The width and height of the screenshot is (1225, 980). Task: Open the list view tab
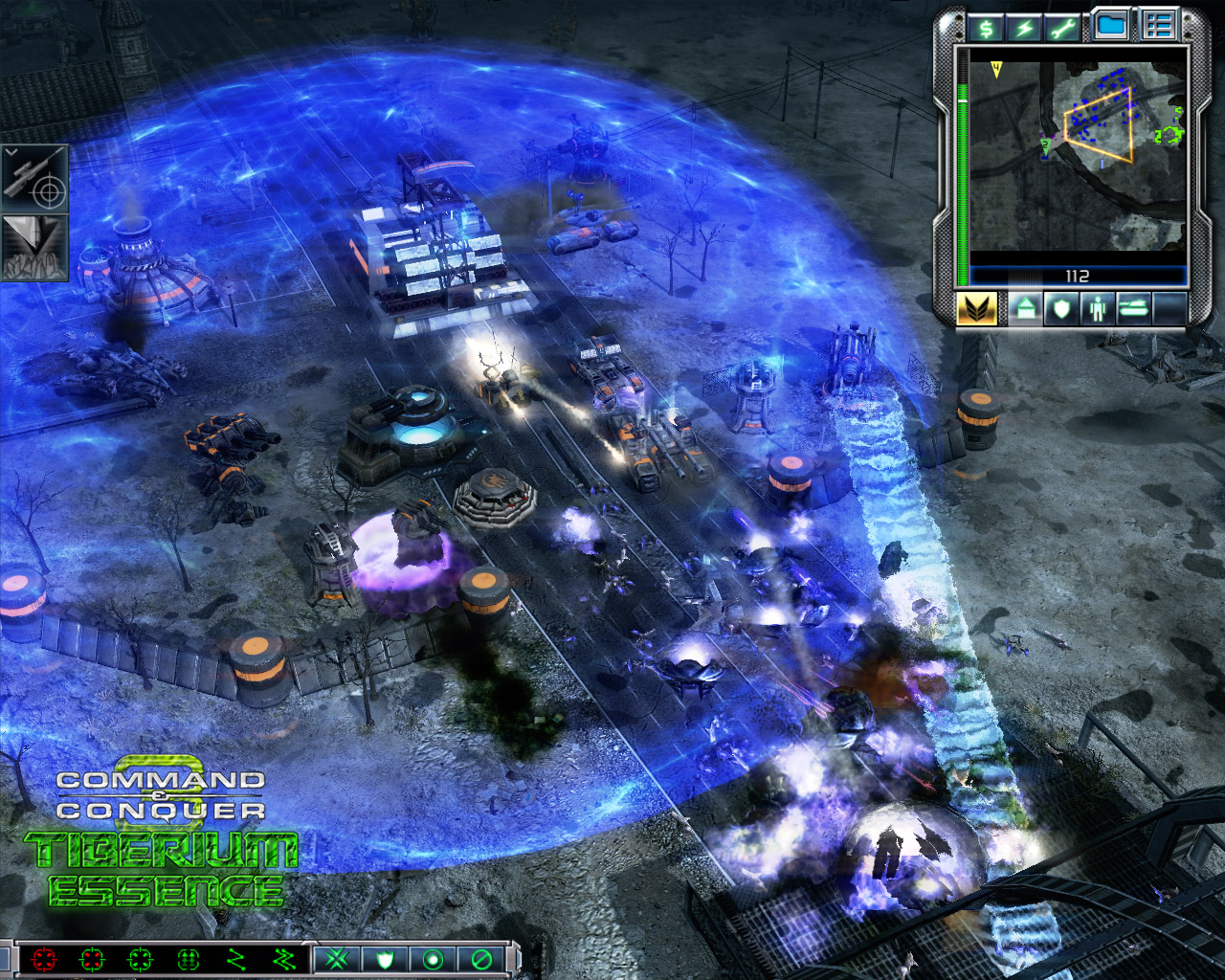click(1158, 26)
